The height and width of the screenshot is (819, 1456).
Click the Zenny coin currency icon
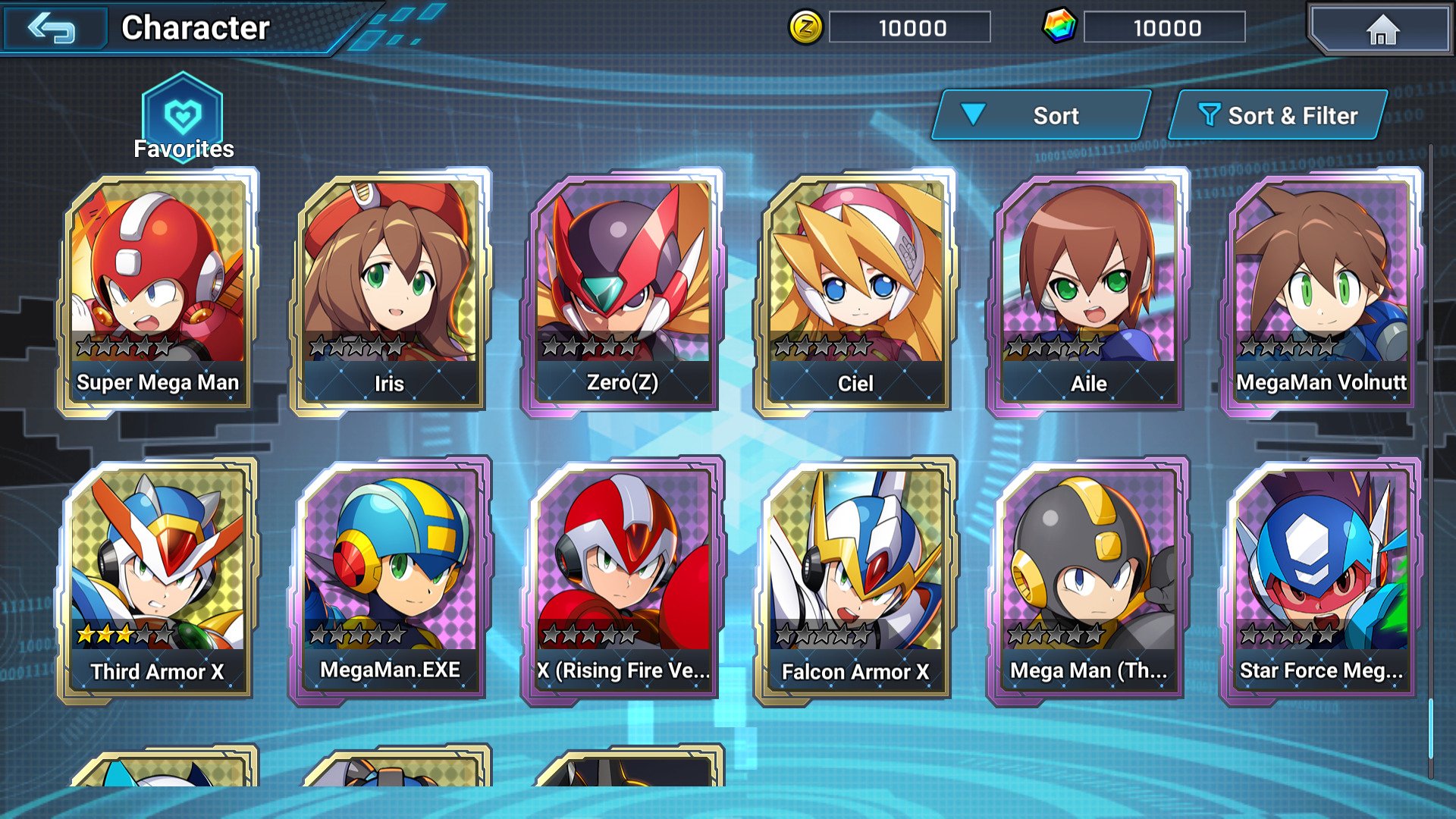coord(807,28)
